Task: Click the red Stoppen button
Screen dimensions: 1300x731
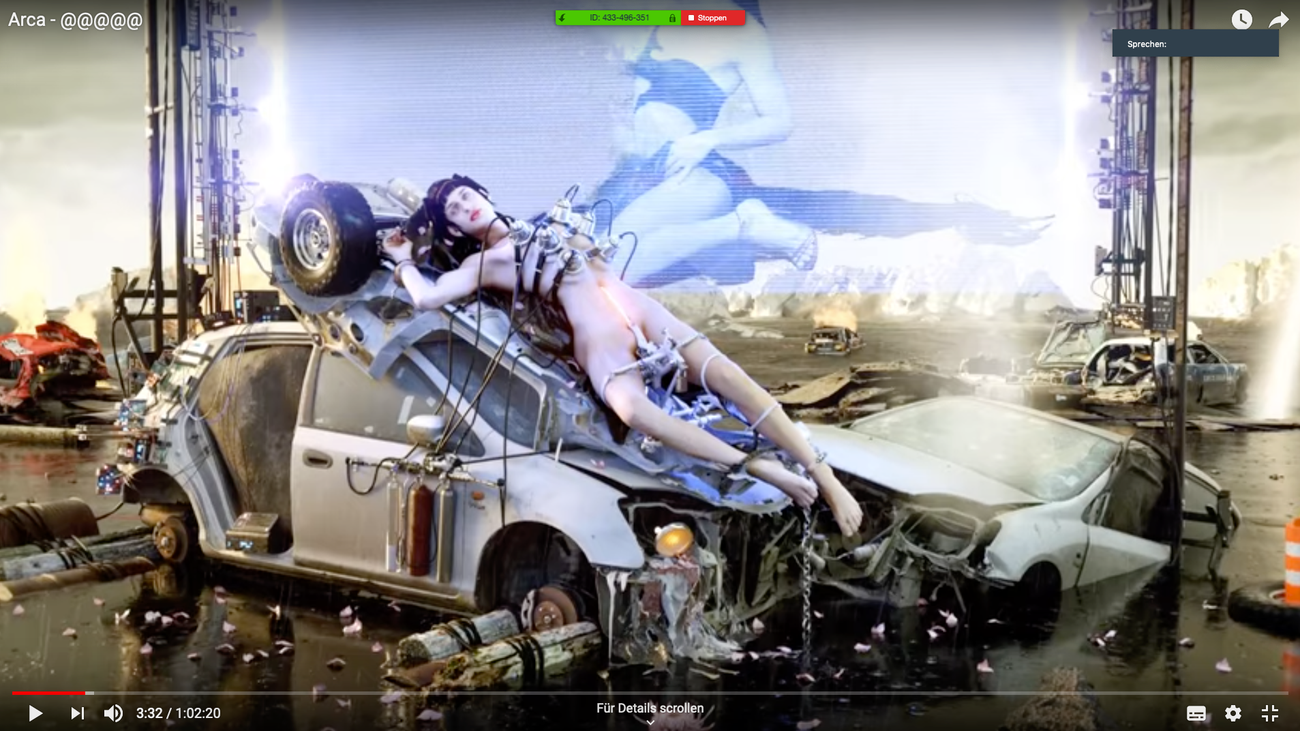Action: [x=713, y=18]
